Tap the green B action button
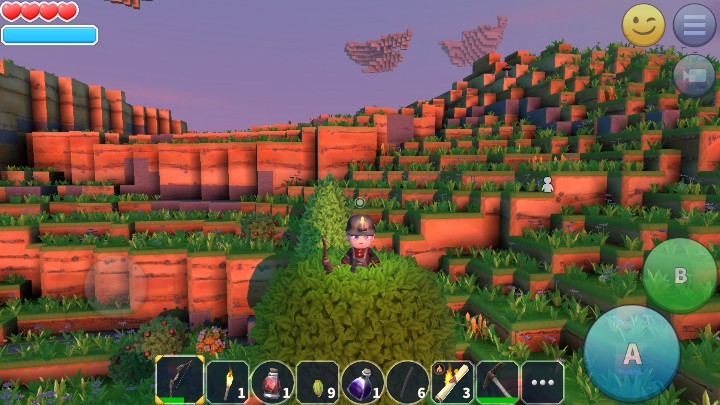Screen dimensions: 720x405 point(679,274)
